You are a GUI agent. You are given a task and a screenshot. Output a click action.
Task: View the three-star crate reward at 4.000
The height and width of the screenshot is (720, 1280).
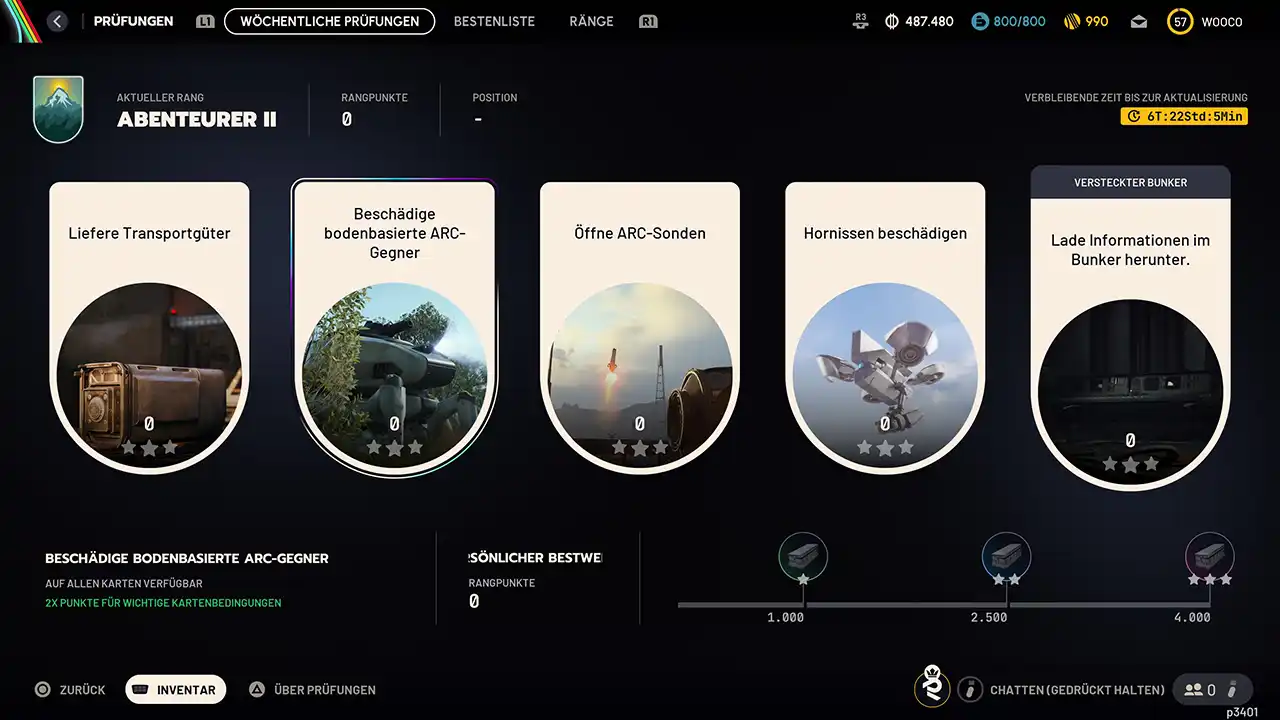coord(1209,556)
